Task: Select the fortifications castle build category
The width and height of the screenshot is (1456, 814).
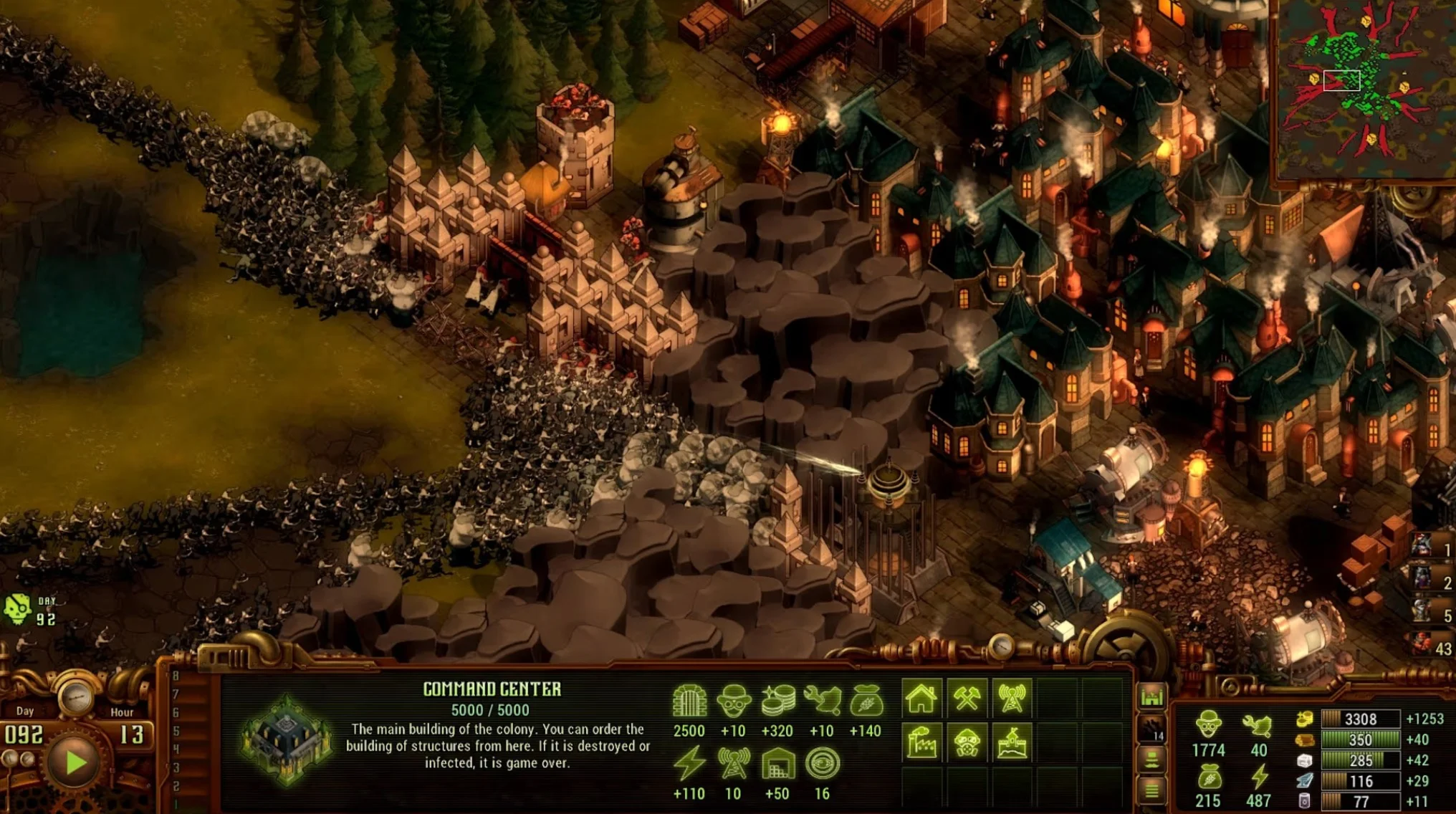Action: pyautogui.click(x=1012, y=743)
